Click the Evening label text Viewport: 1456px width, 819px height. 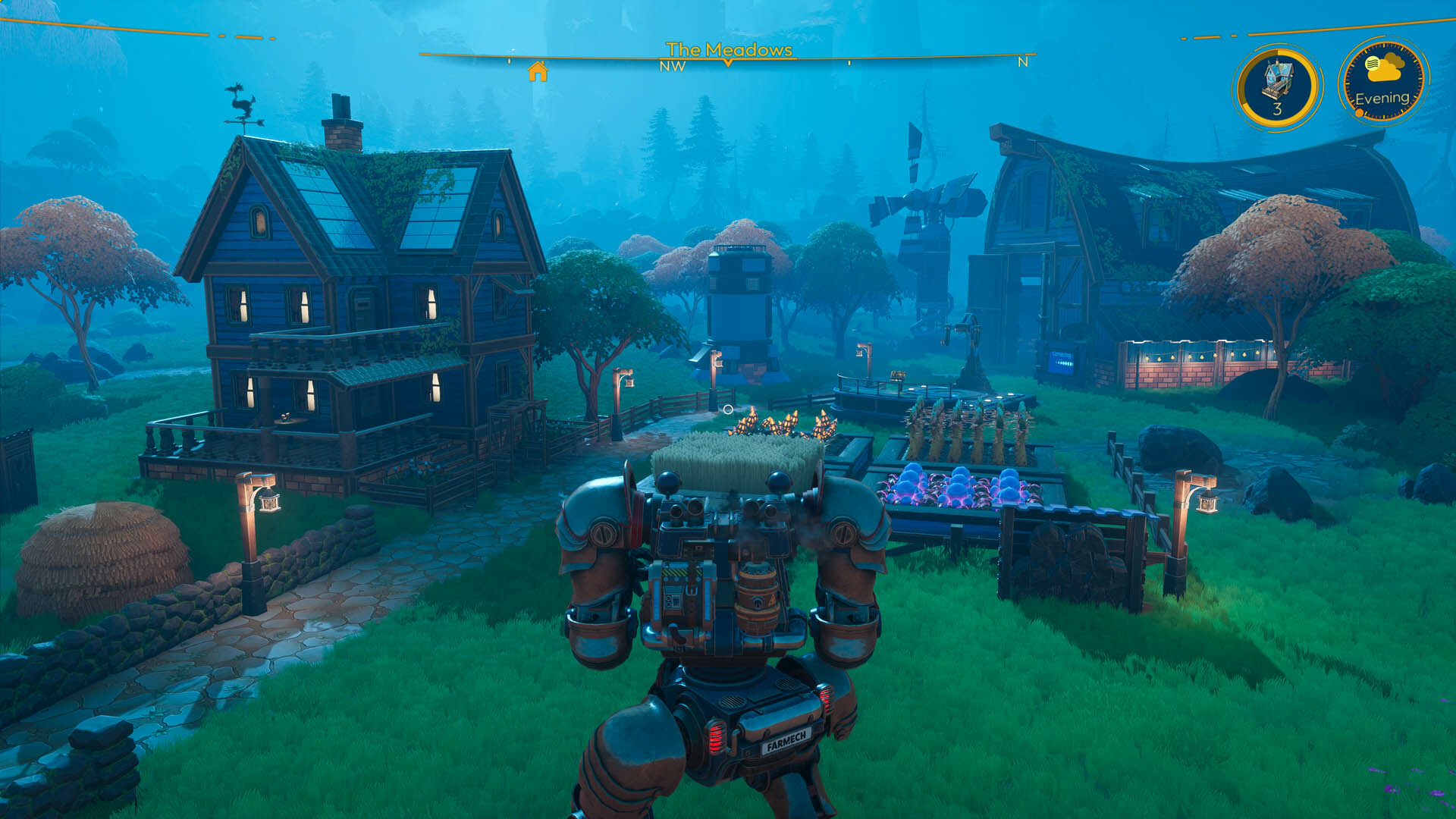(x=1383, y=99)
